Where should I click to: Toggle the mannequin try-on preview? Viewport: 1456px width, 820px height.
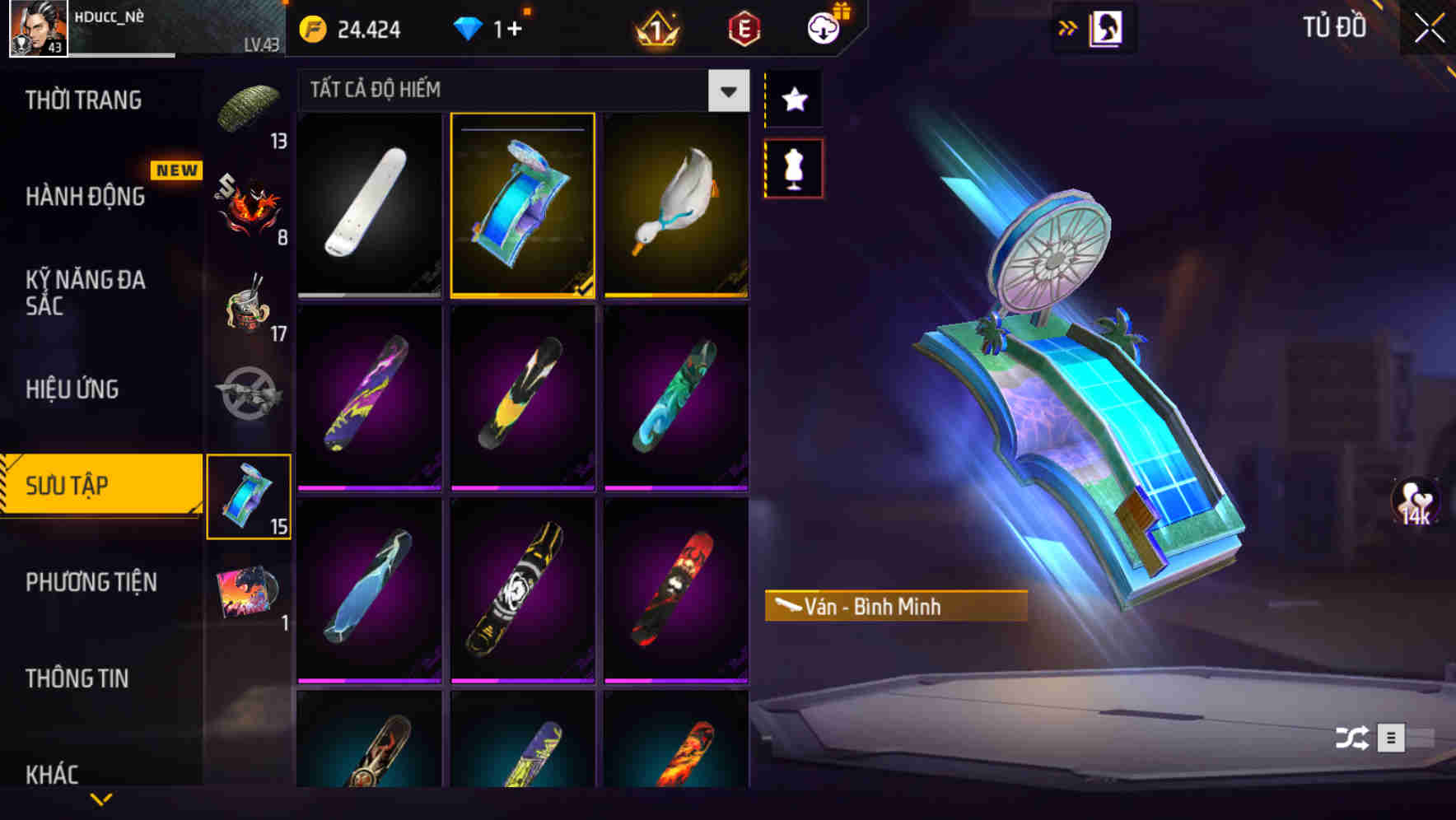[793, 167]
